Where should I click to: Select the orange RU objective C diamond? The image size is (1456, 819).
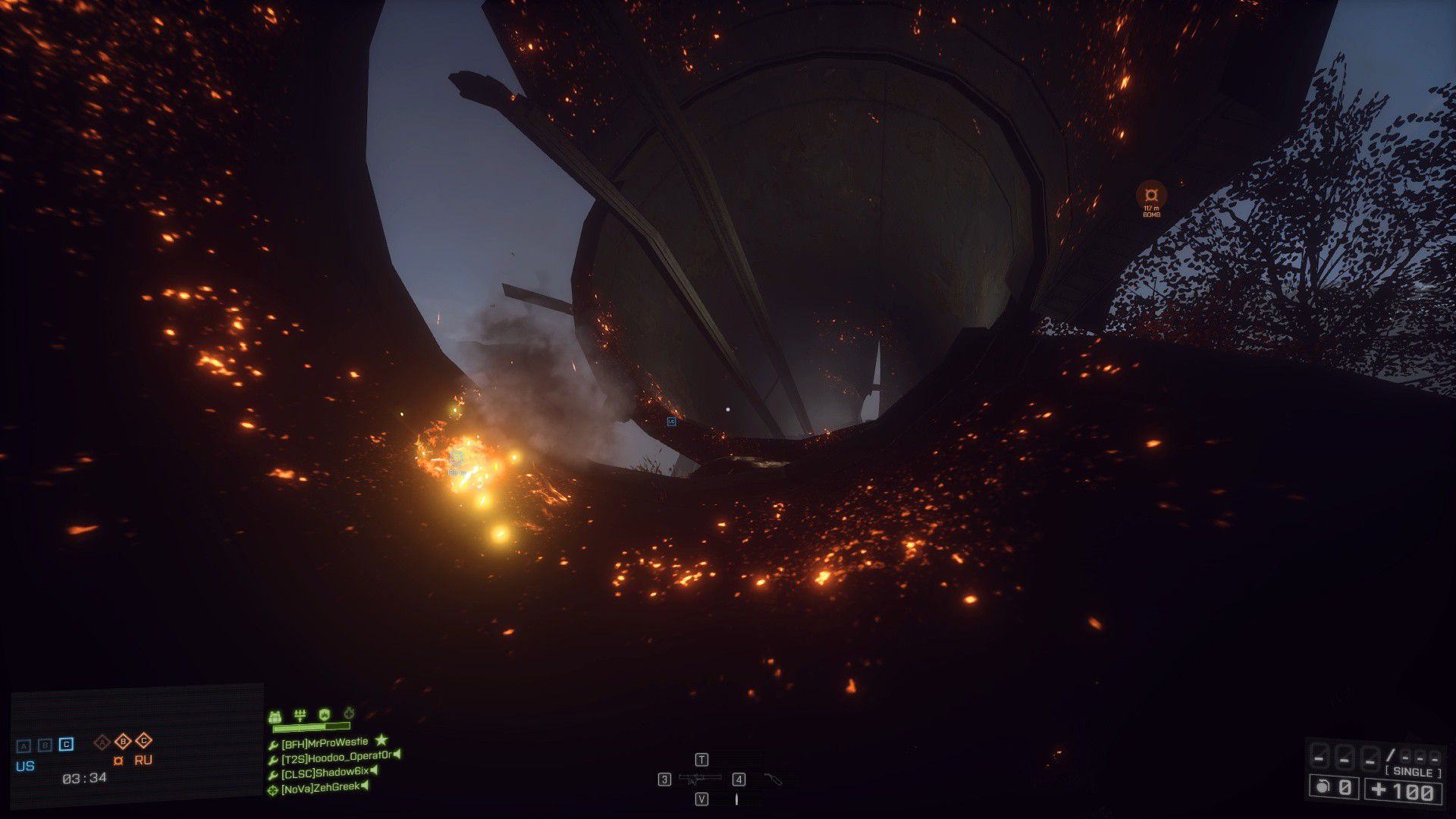(x=143, y=741)
